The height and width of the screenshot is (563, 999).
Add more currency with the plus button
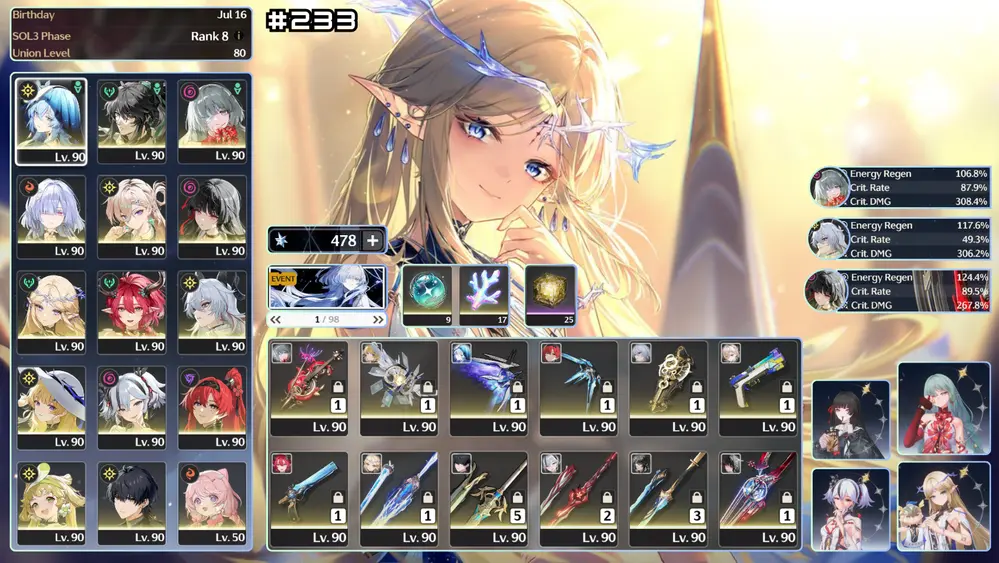[372, 240]
